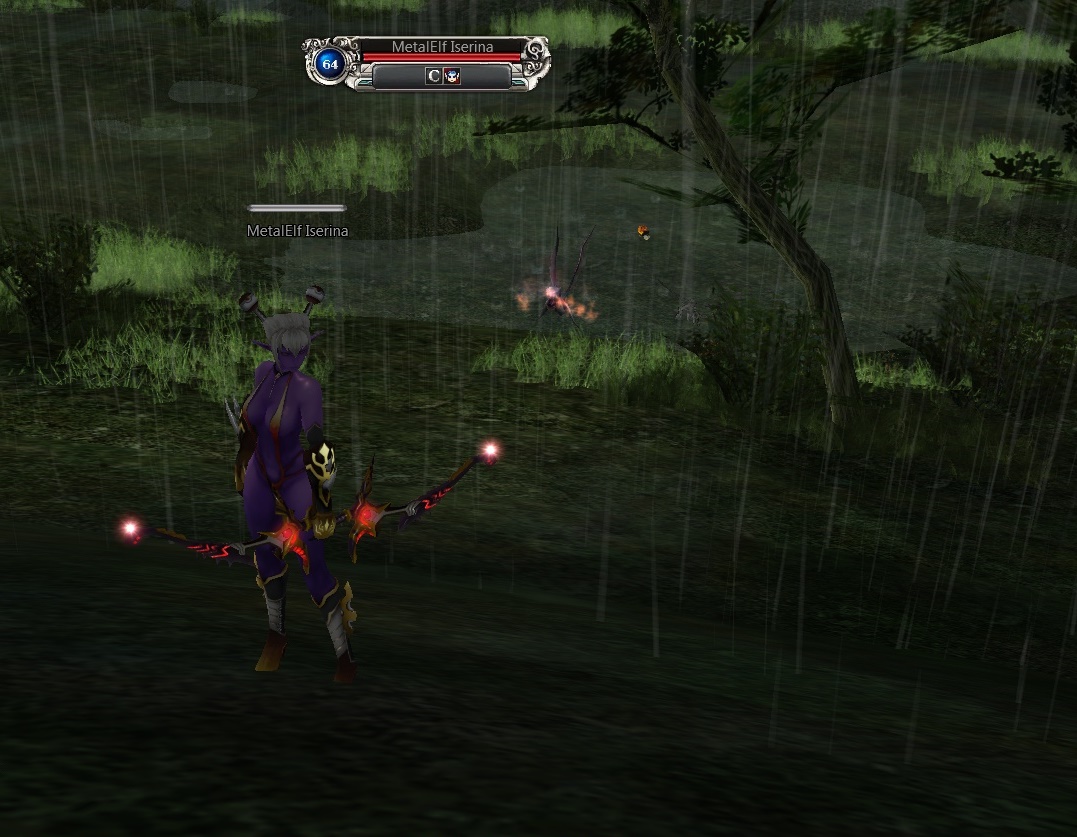
Task: Click the "C" status icon on the target frame
Action: (433, 76)
